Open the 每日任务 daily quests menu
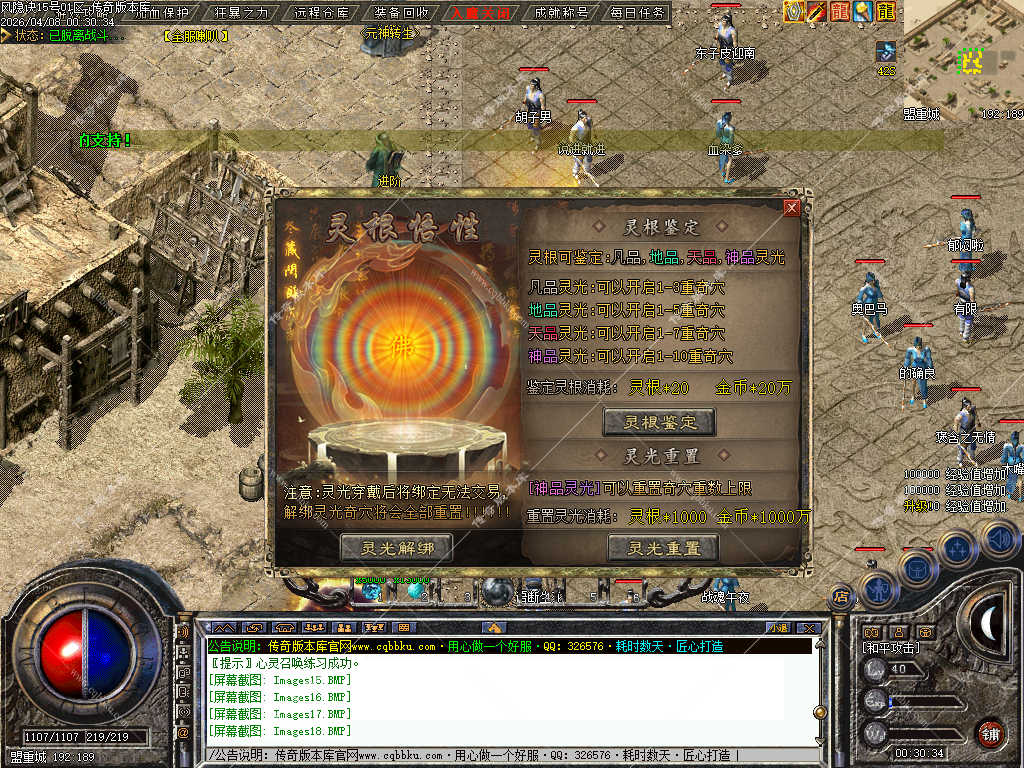This screenshot has width=1024, height=768. click(637, 13)
